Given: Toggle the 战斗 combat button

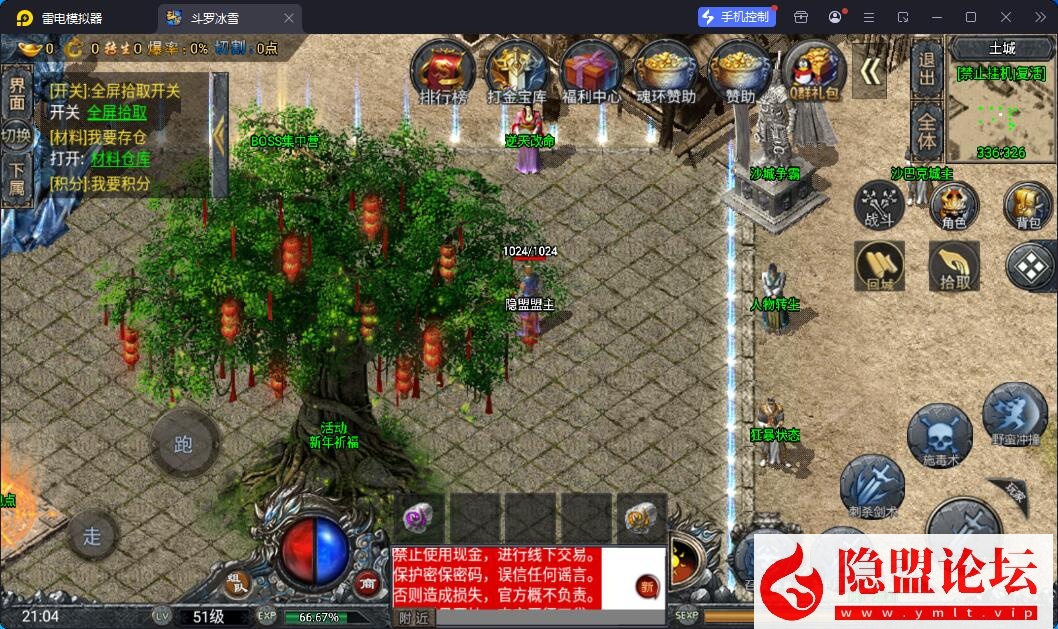Looking at the screenshot, I should tap(879, 208).
